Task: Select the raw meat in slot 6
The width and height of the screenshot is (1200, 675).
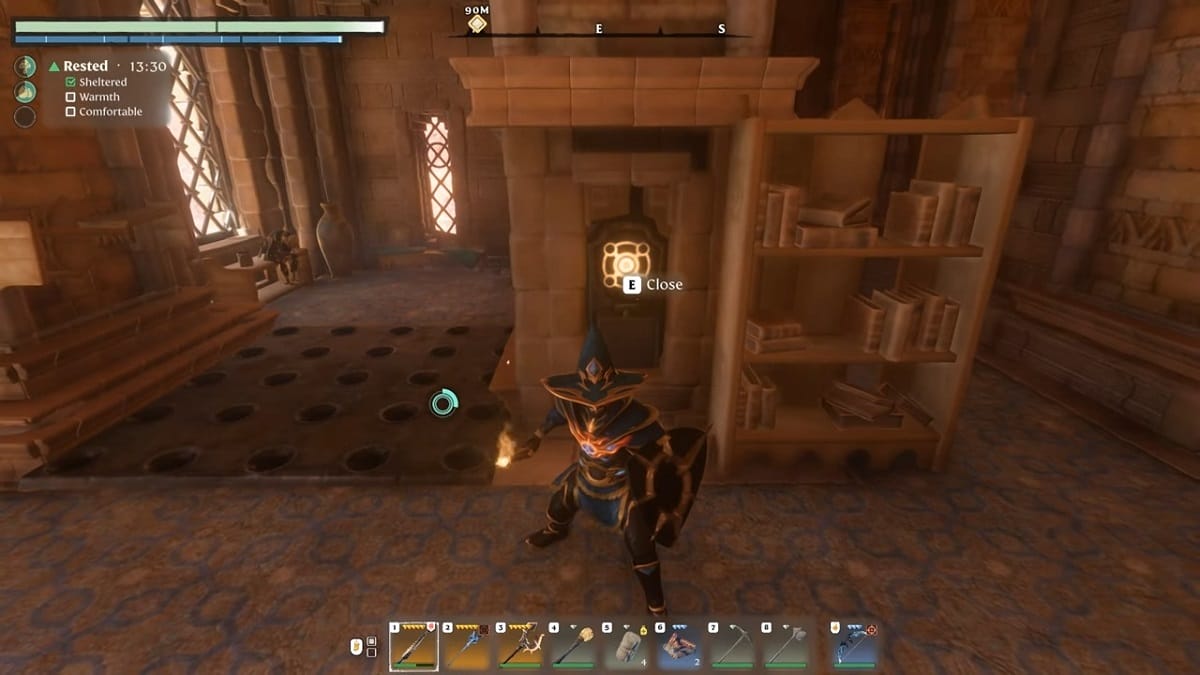Action: click(x=680, y=647)
